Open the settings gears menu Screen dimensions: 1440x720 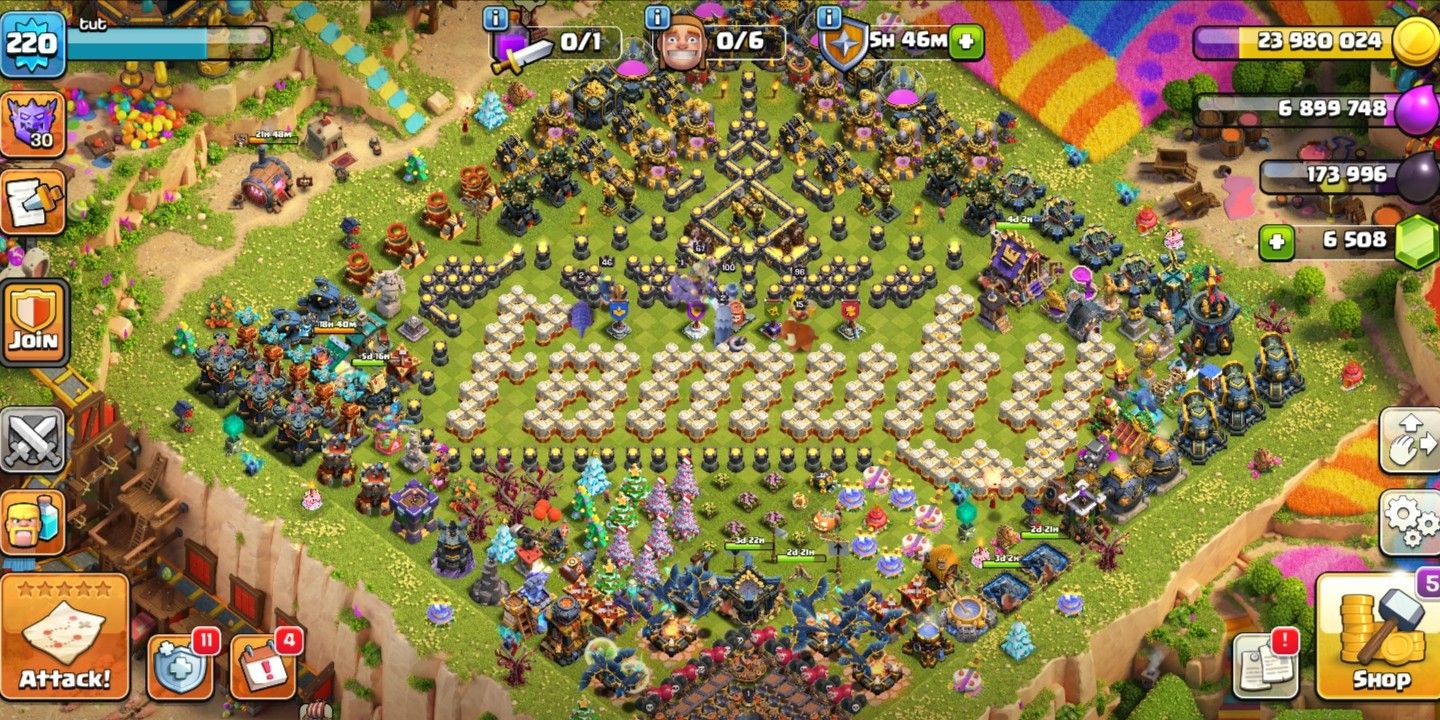click(1409, 523)
